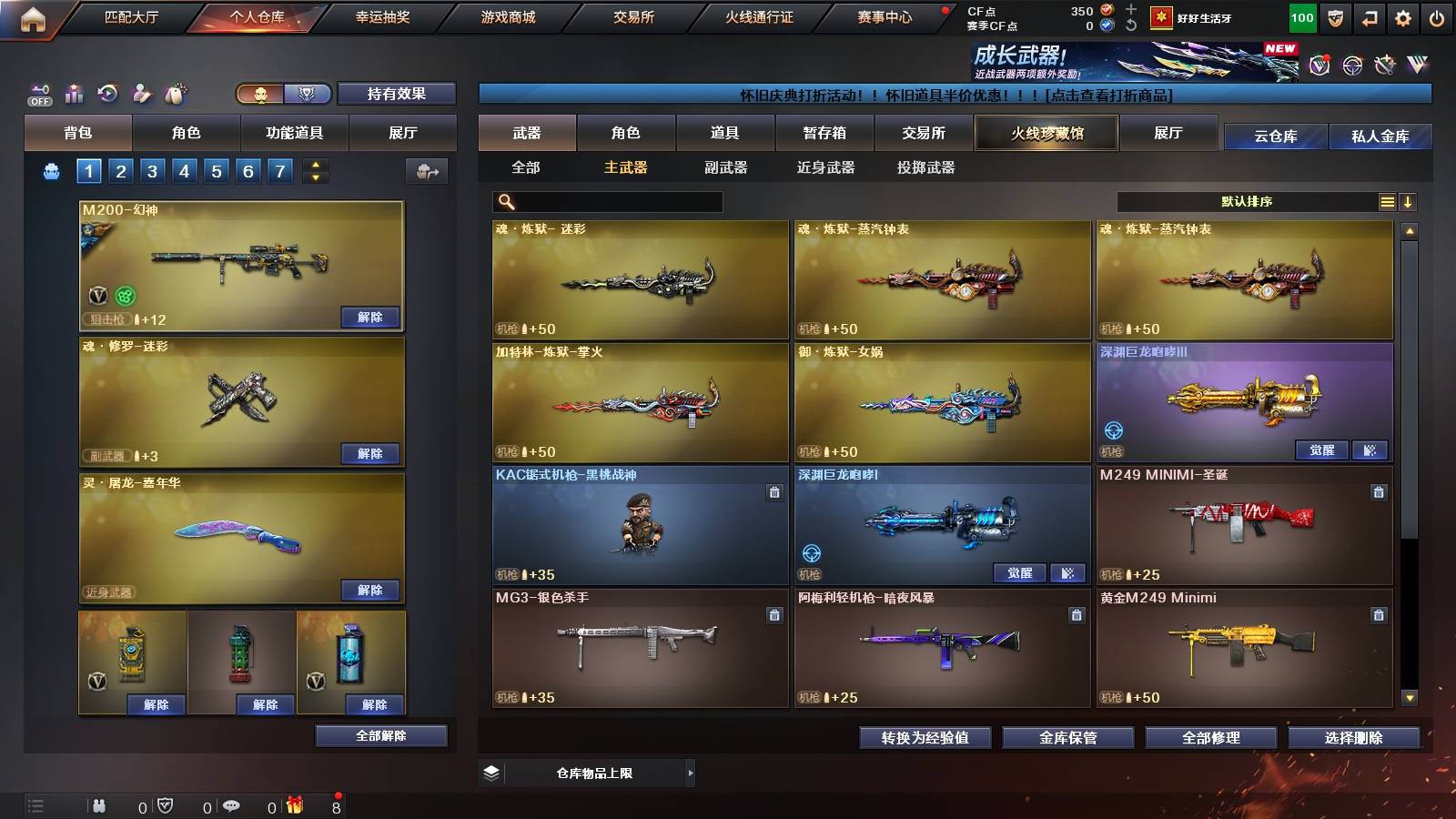The width and height of the screenshot is (1456, 819).
Task: Toggle the list view sort icon near 默认排序
Action: click(x=1386, y=201)
